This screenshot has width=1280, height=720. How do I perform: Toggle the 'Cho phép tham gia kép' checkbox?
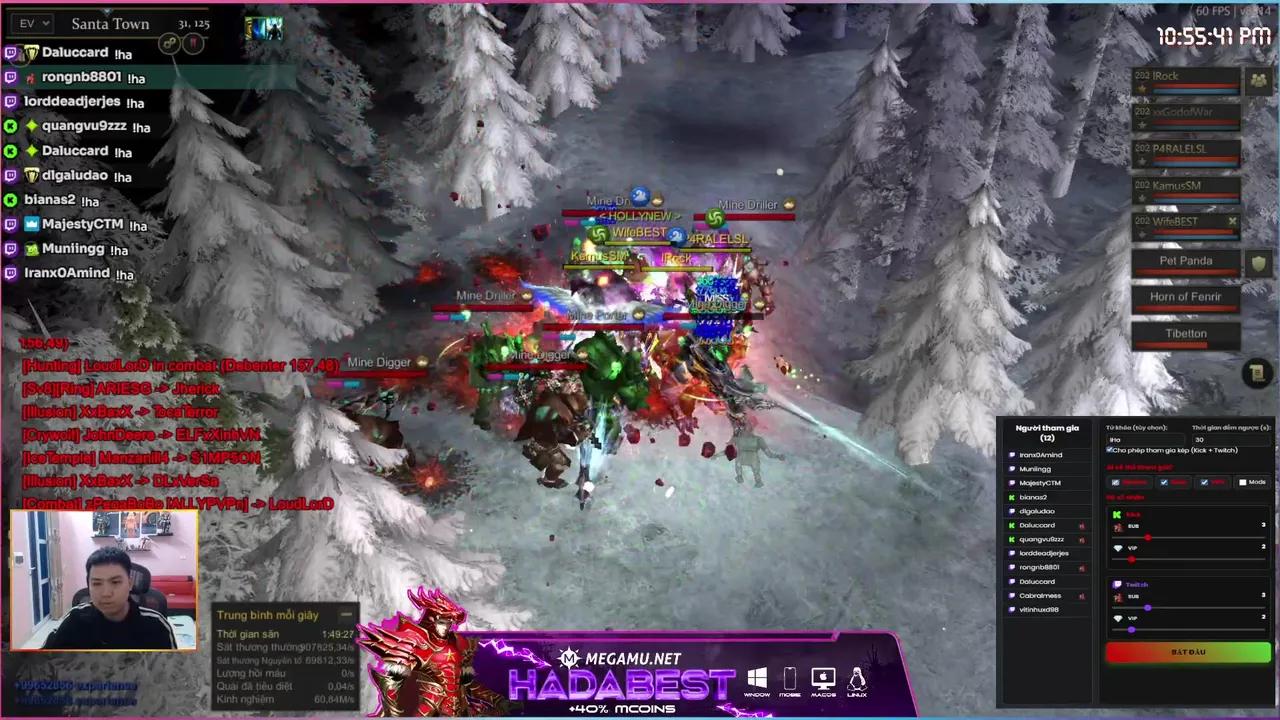(x=1108, y=450)
